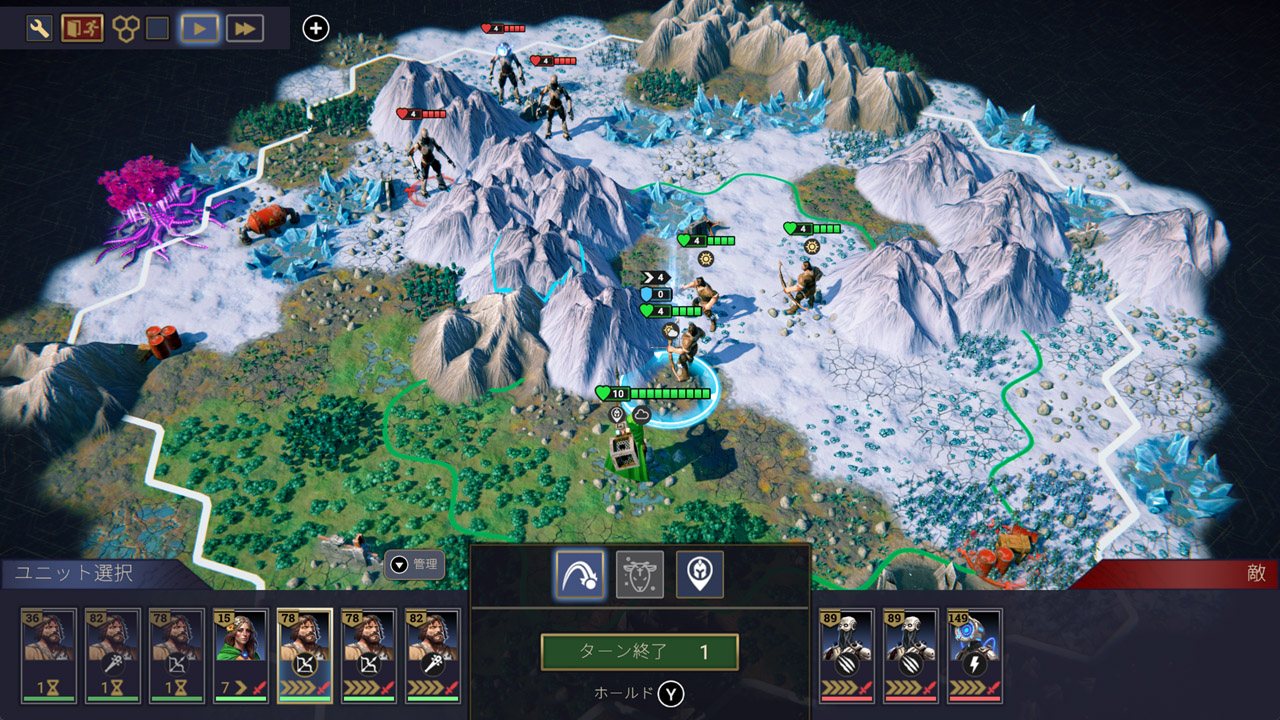Click the exit door icon in top toolbar
The image size is (1280, 720).
[x=82, y=27]
